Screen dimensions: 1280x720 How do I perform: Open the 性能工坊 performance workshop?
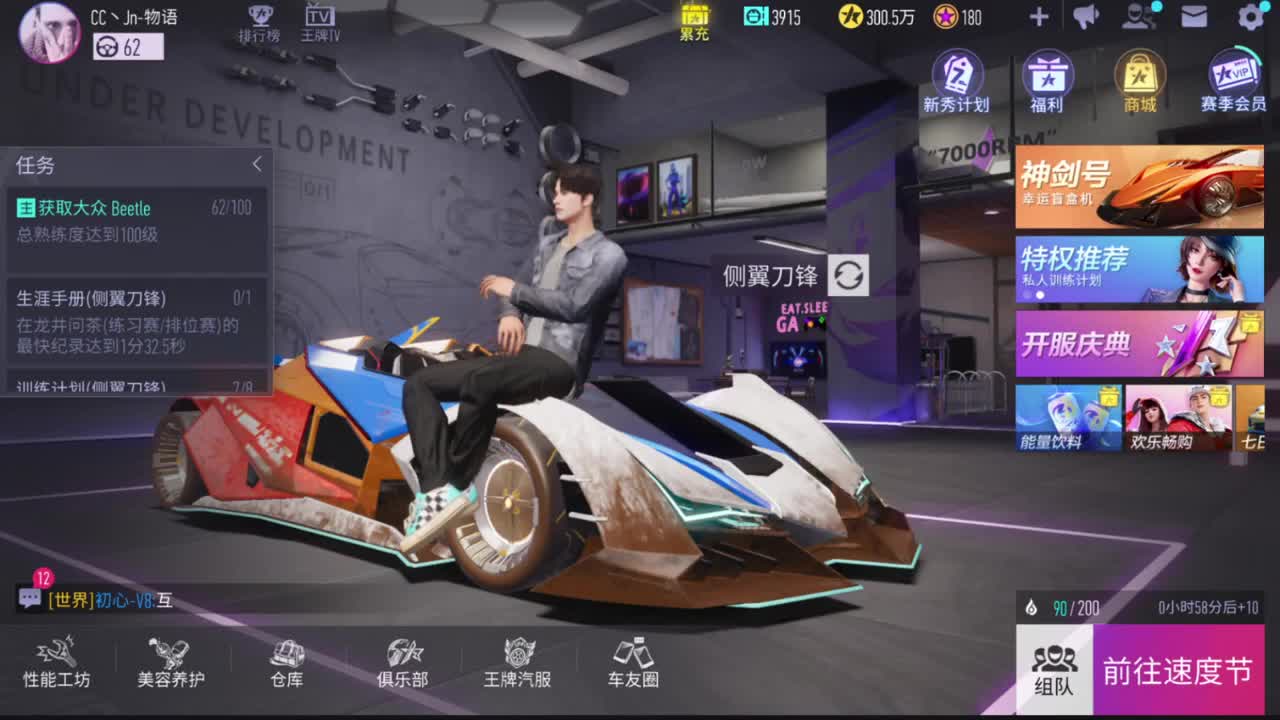tap(57, 663)
